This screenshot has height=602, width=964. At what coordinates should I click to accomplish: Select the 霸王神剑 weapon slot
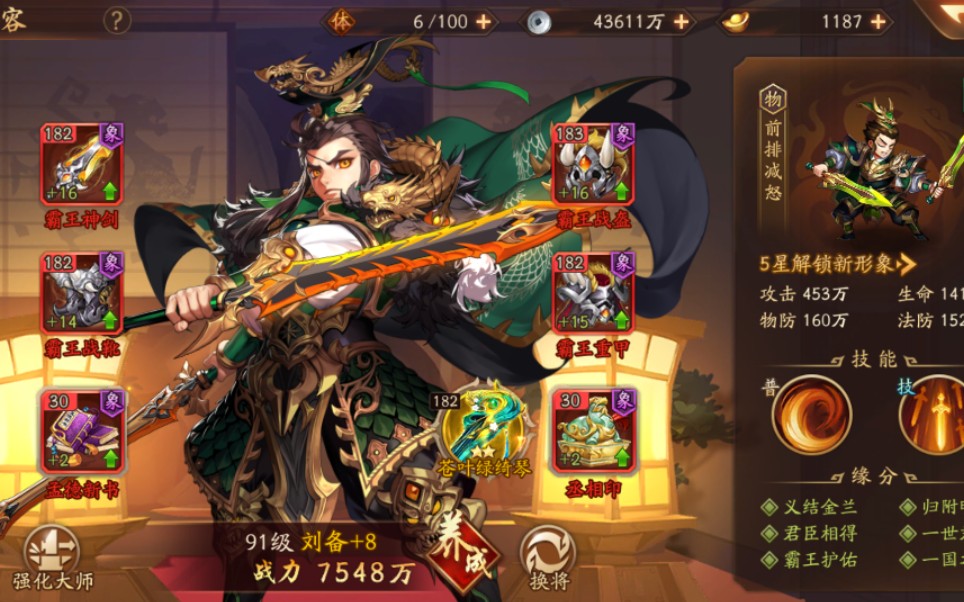pos(82,164)
